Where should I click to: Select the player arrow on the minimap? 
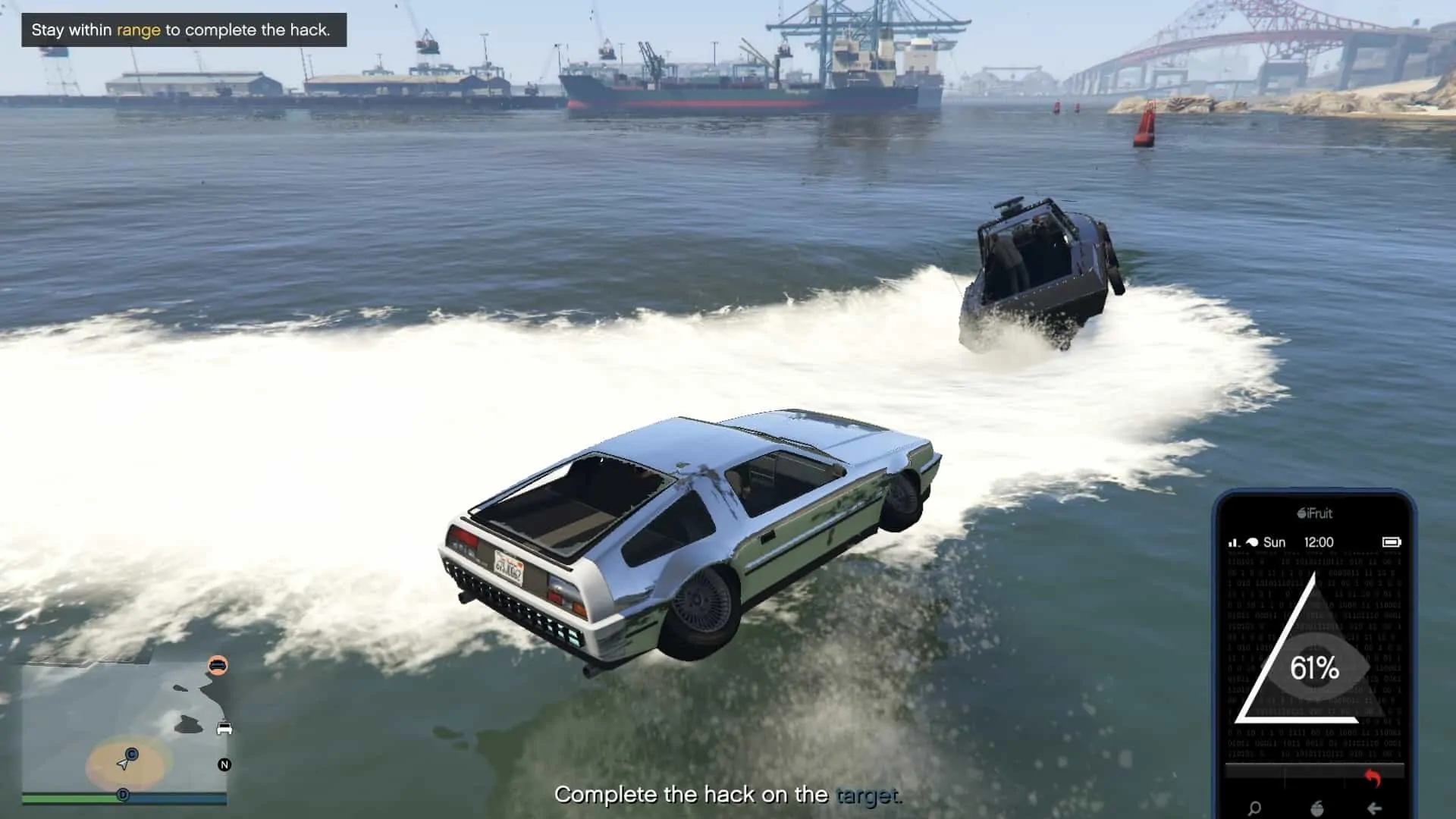click(123, 765)
